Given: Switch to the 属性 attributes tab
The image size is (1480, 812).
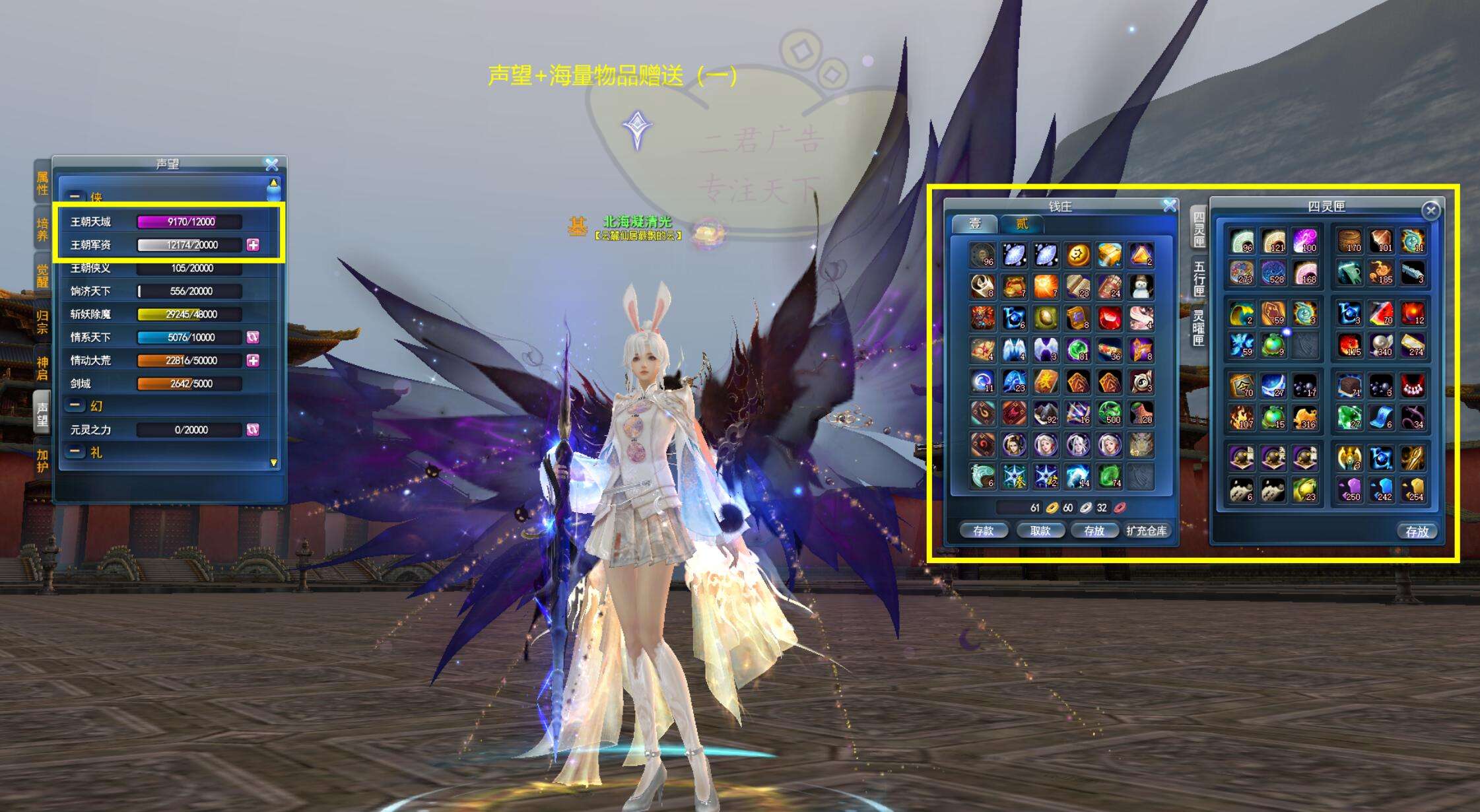Looking at the screenshot, I should pos(42,184).
